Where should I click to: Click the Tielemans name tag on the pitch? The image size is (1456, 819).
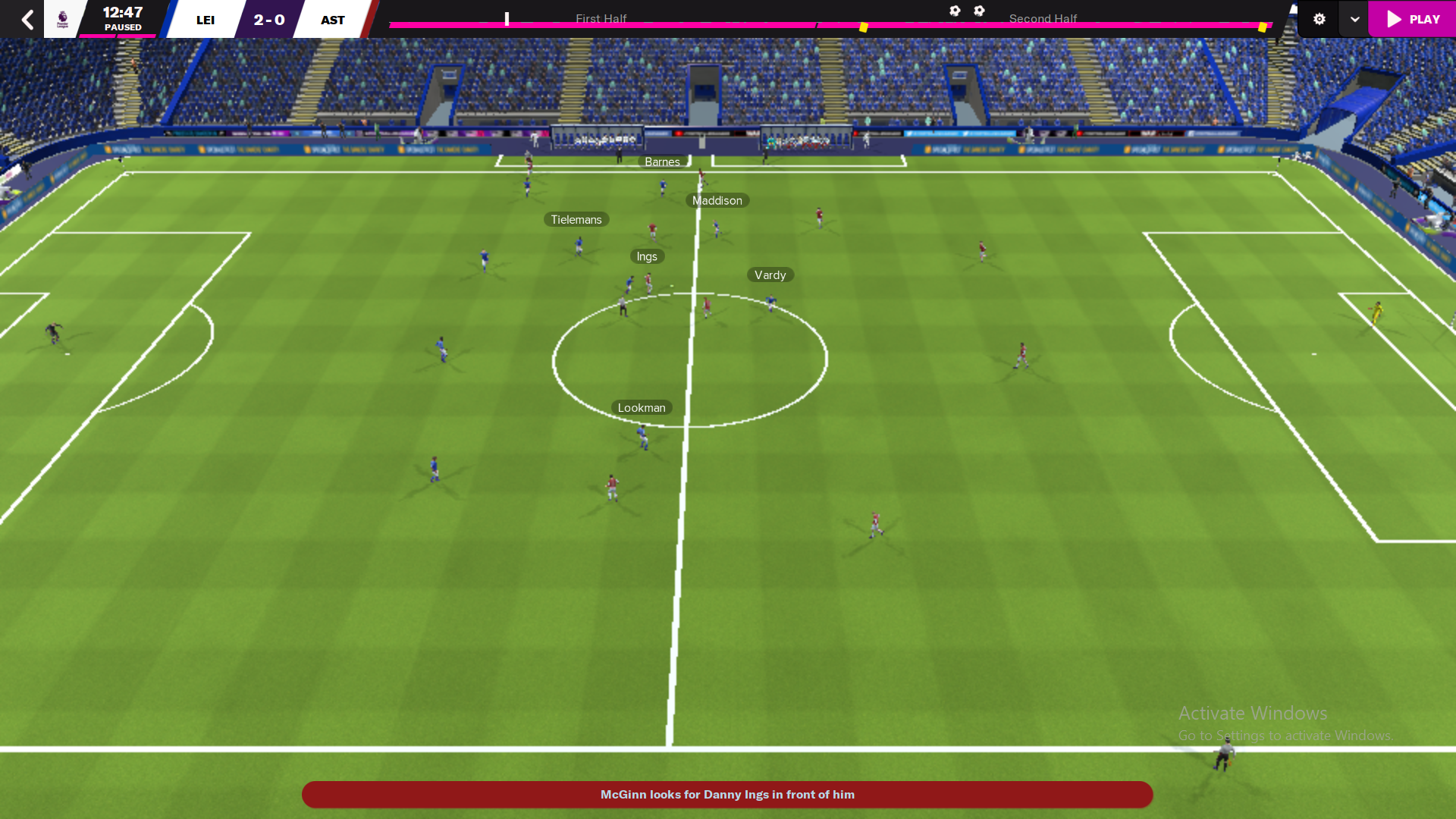[576, 219]
